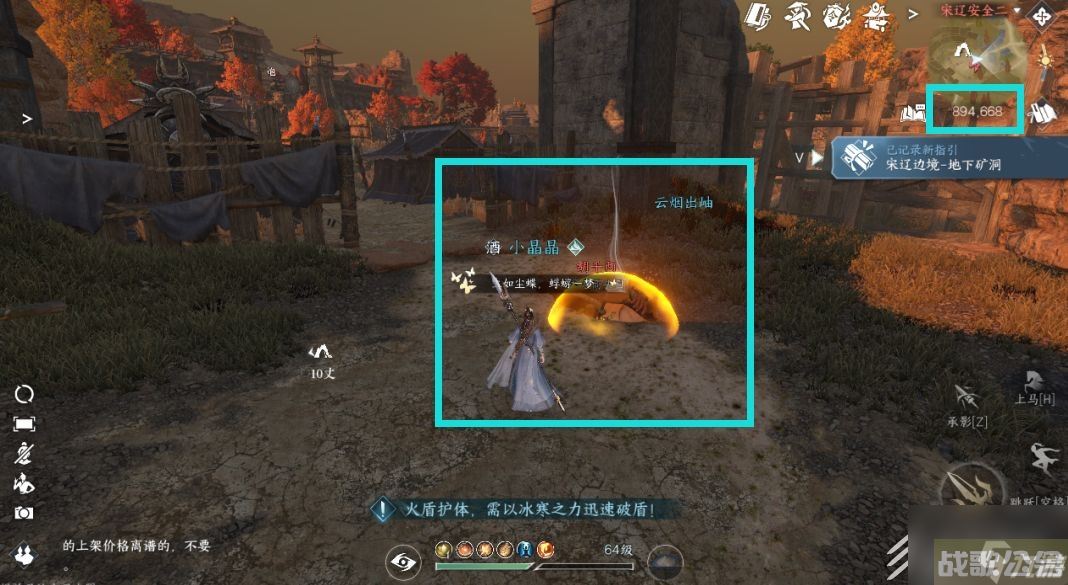The width and height of the screenshot is (1068, 585).
Task: Open the pagoda building icon menu
Action: [878, 15]
